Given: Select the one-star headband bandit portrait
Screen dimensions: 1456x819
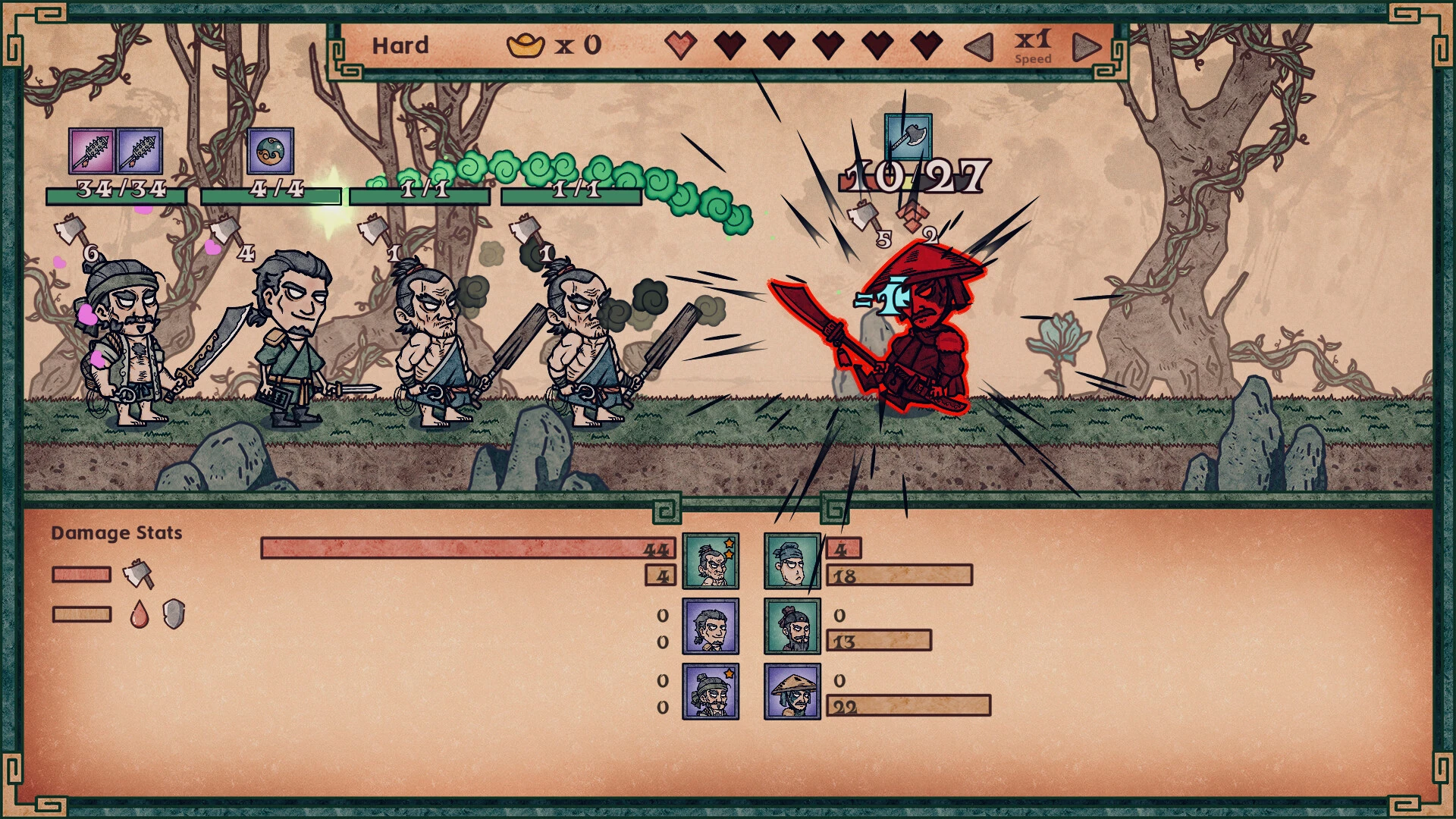Looking at the screenshot, I should 711,692.
